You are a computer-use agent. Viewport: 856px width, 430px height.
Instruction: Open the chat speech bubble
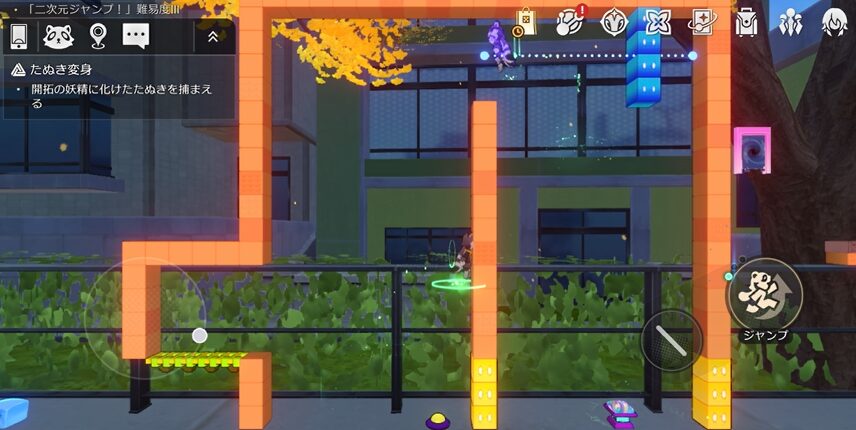pyautogui.click(x=136, y=36)
